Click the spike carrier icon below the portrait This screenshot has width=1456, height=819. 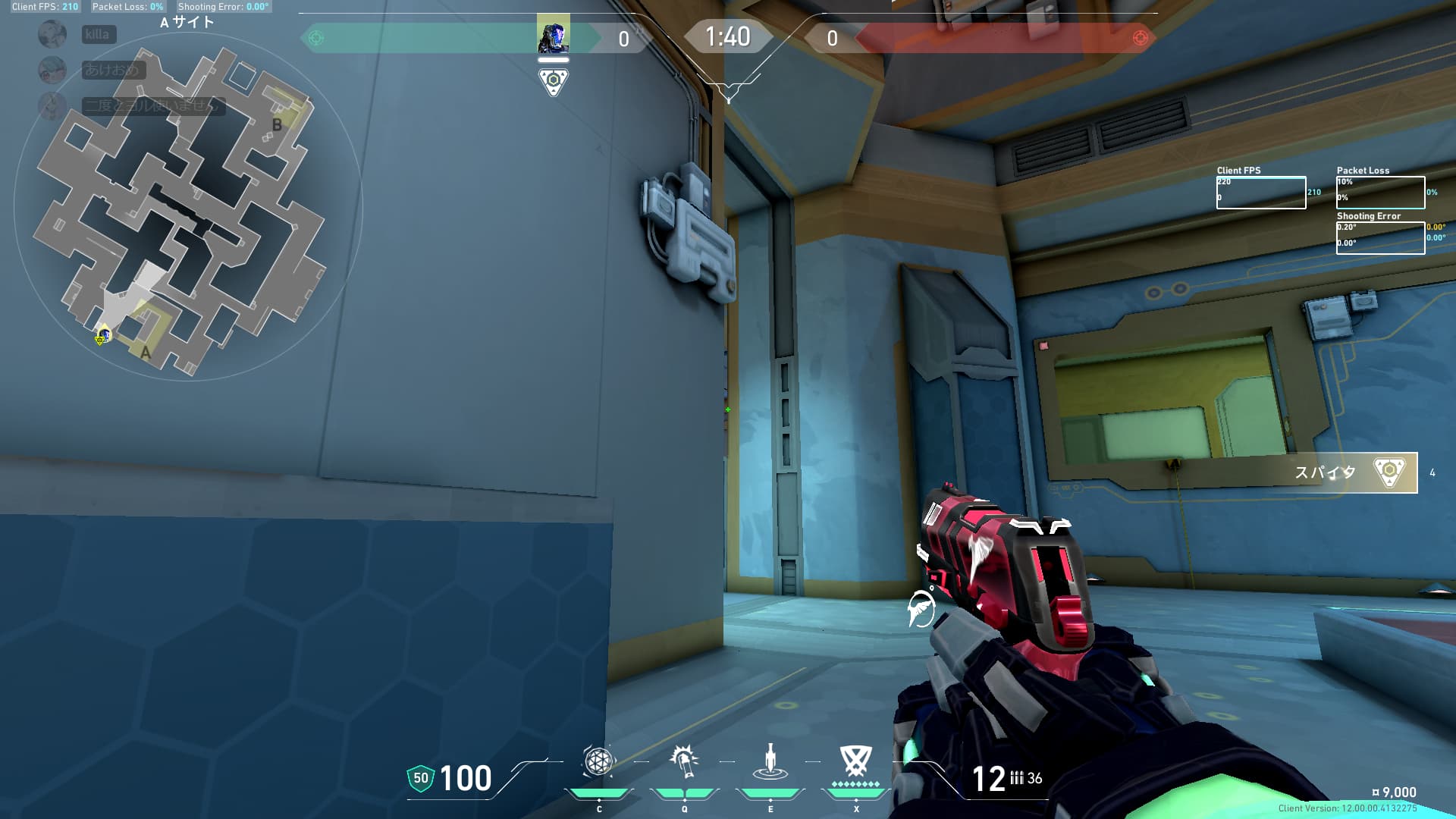click(553, 81)
